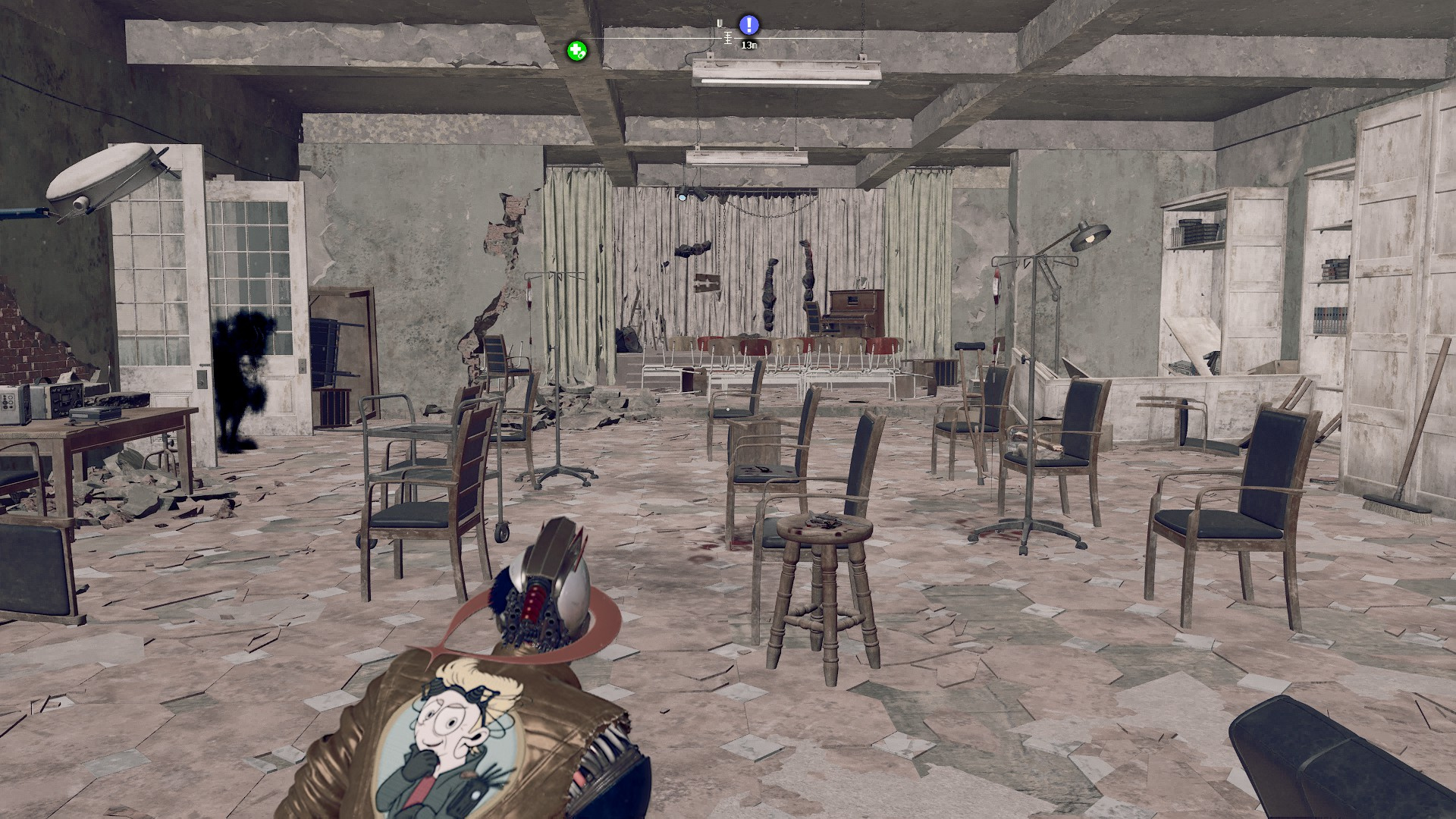This screenshot has width=1456, height=819.
Task: Click the green medical cross marker
Action: click(576, 52)
